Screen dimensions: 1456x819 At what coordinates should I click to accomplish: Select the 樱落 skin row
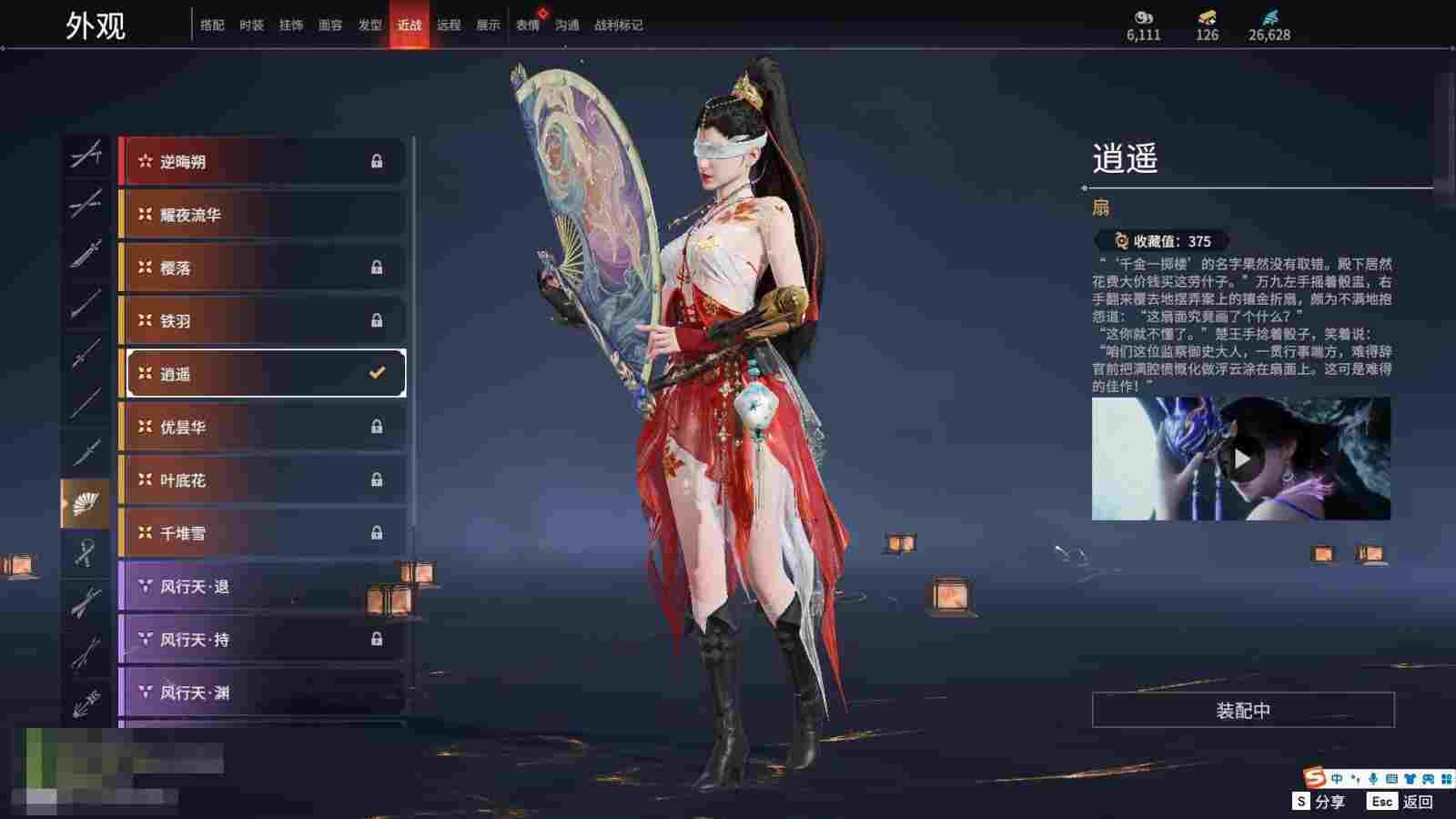coord(262,268)
